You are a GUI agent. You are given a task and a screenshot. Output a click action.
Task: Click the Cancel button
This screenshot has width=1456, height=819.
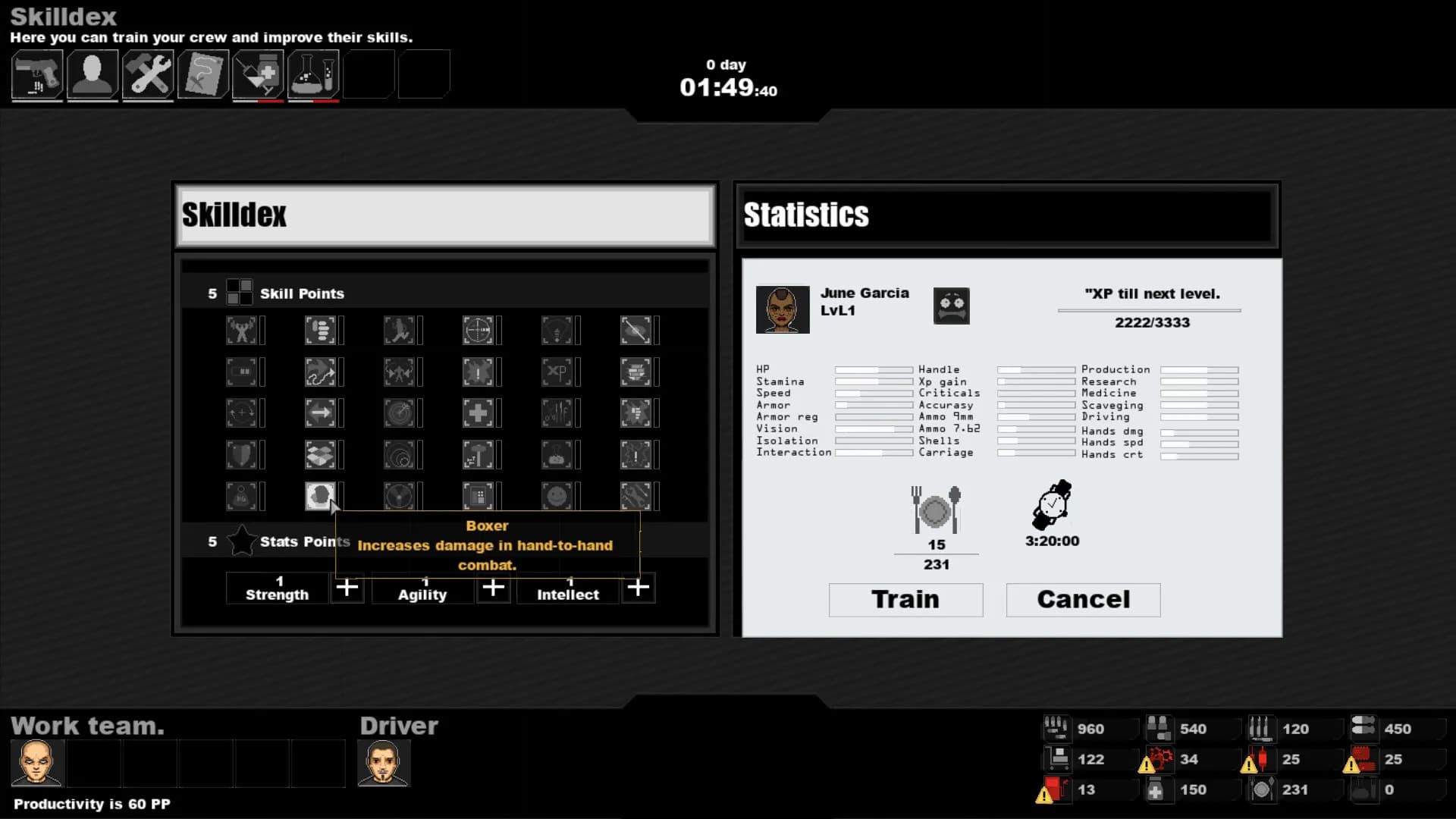tap(1083, 600)
